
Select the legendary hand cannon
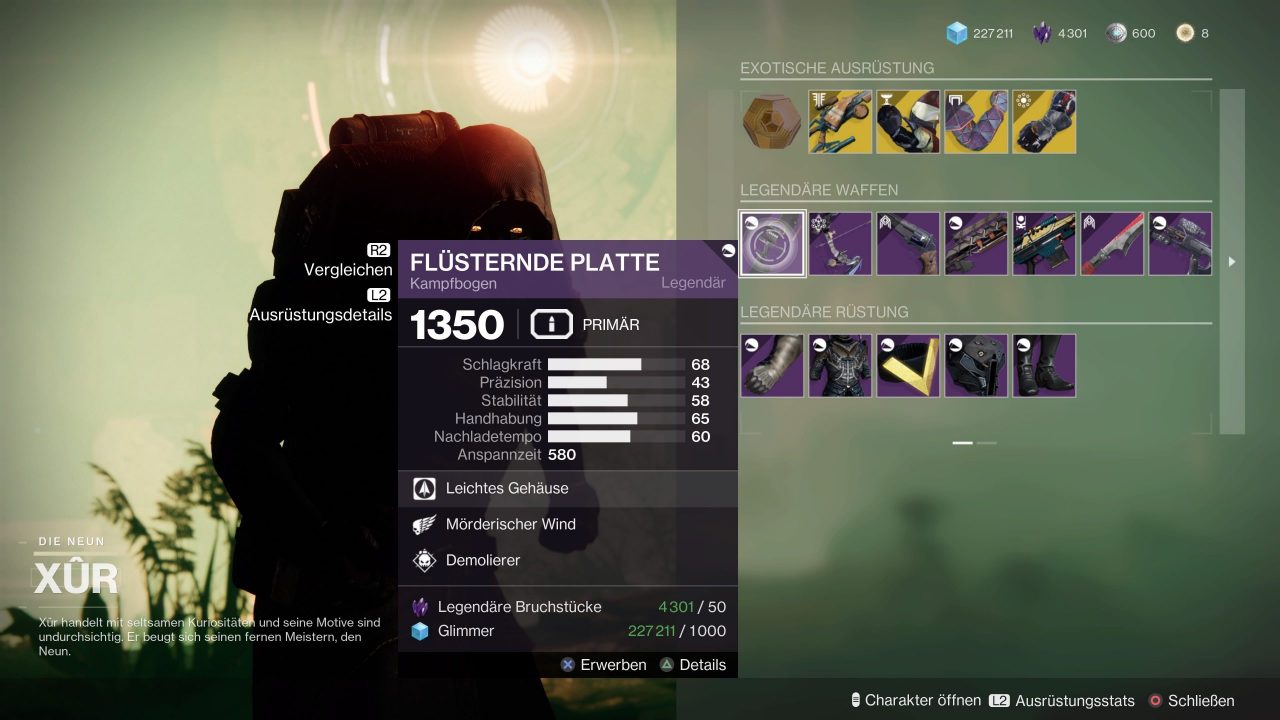point(908,243)
